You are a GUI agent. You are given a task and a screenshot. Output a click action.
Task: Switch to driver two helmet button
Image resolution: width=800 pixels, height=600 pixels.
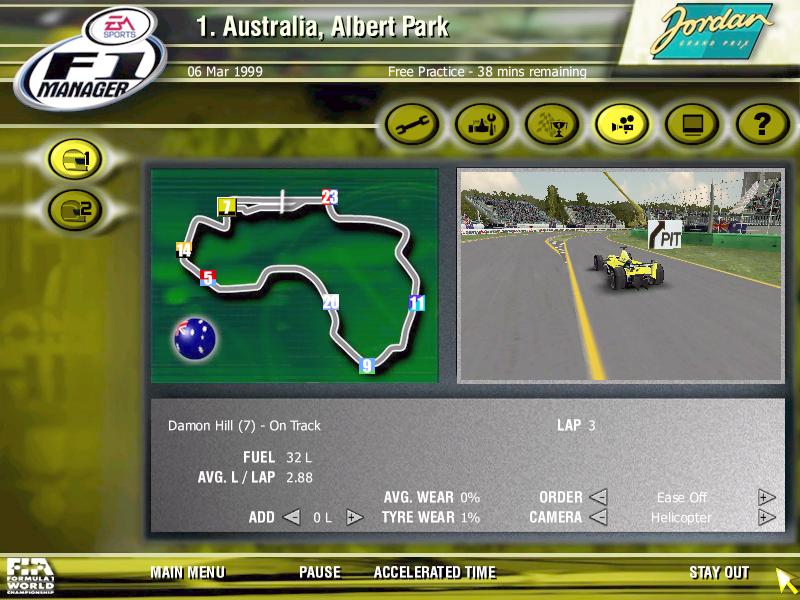76,209
